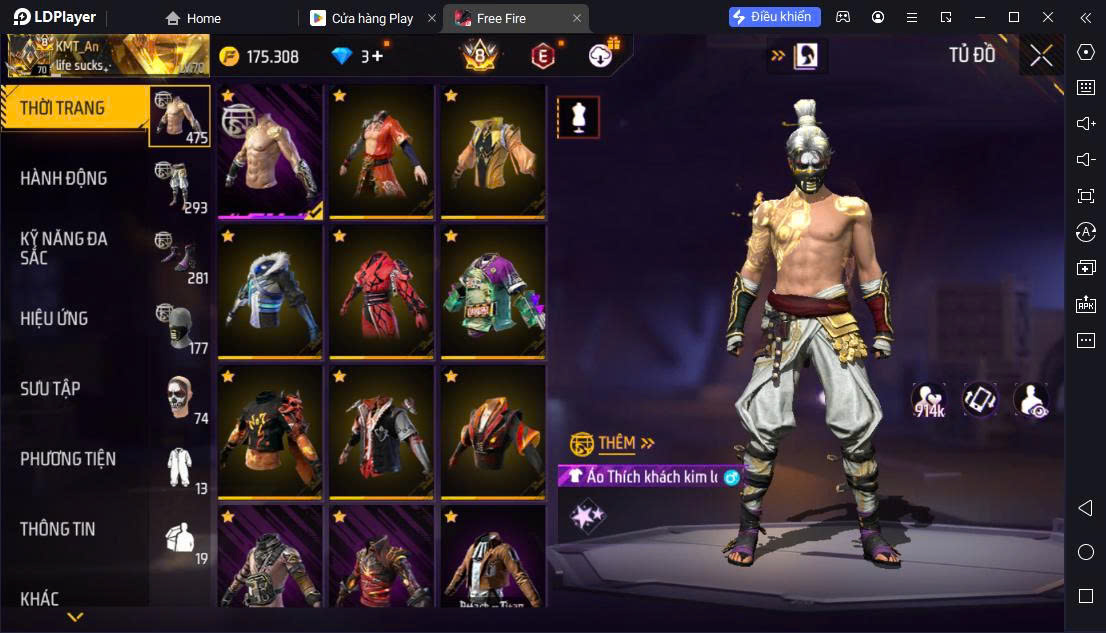Select the Thời Trang category
Viewport: 1106px width, 633px height.
tap(62, 108)
